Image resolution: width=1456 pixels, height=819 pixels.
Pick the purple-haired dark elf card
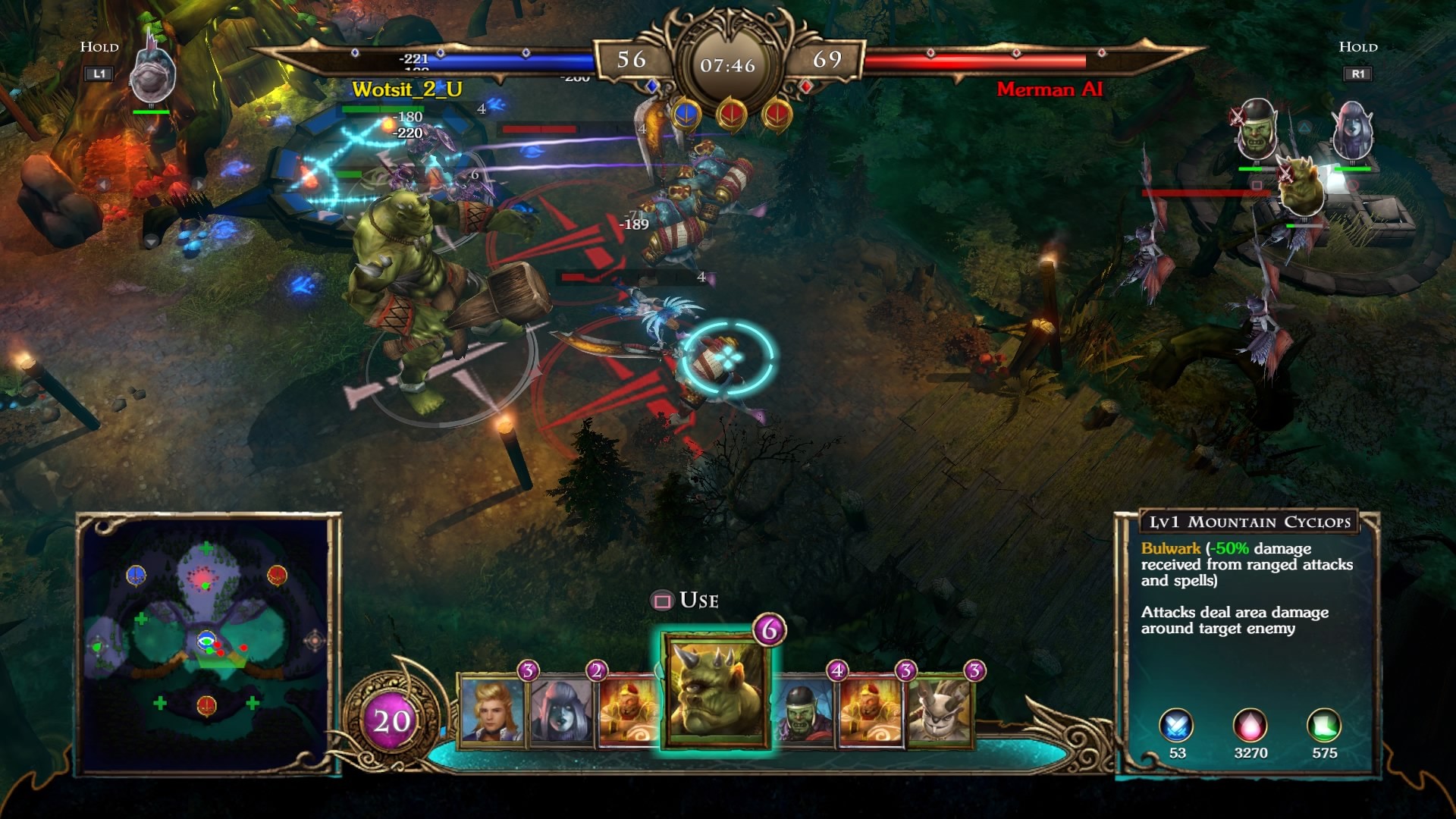click(561, 709)
